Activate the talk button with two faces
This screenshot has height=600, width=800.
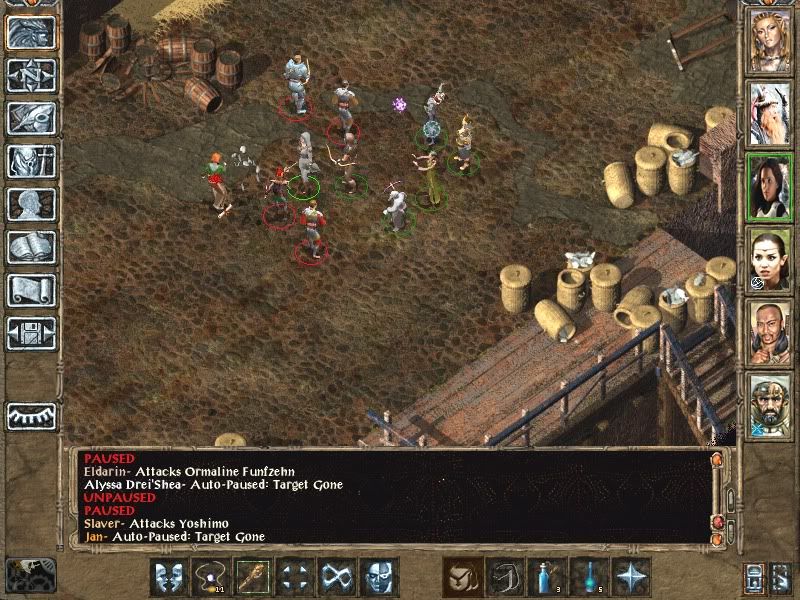coord(167,577)
